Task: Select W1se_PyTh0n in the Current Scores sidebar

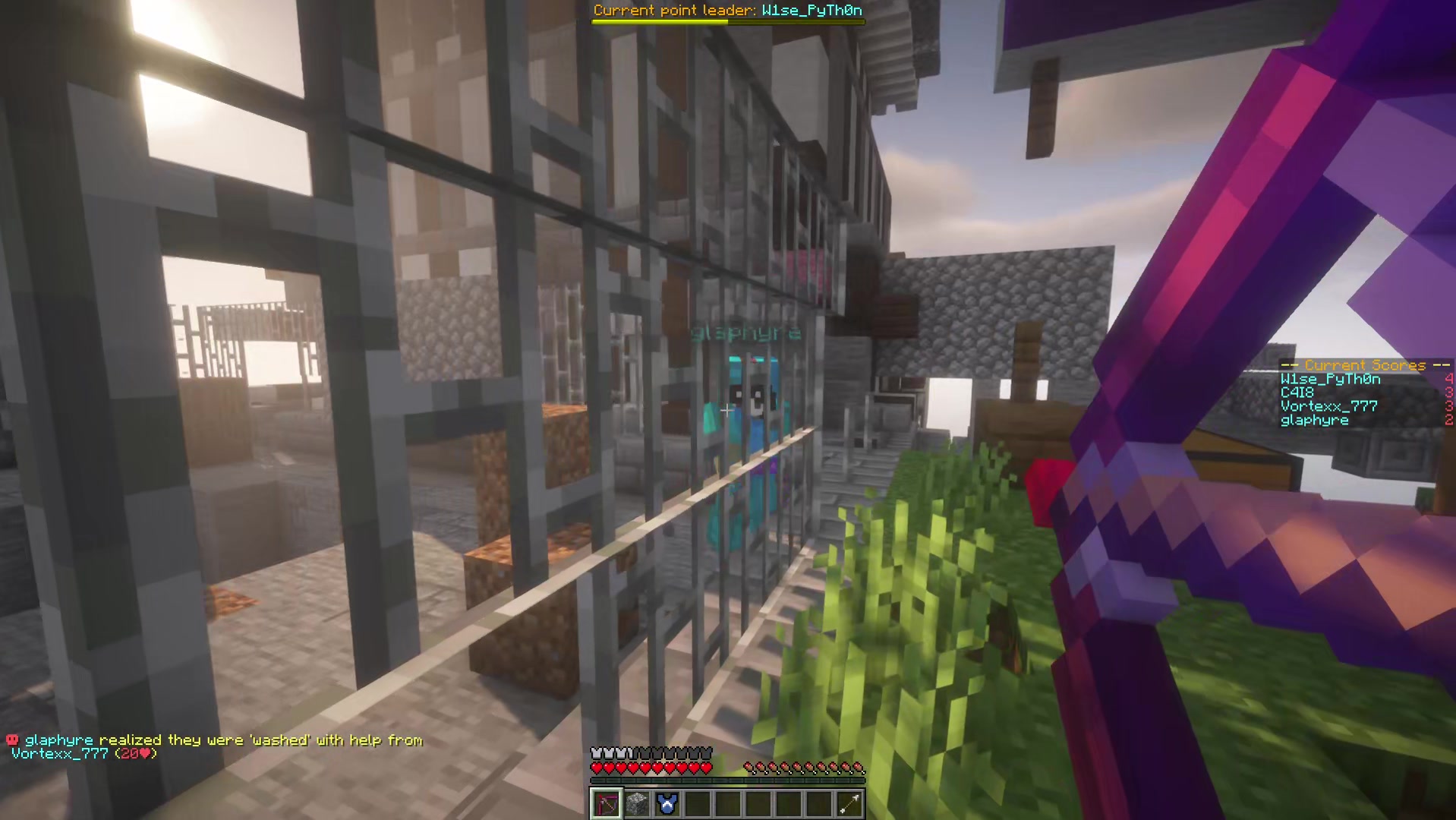Action: (x=1330, y=379)
